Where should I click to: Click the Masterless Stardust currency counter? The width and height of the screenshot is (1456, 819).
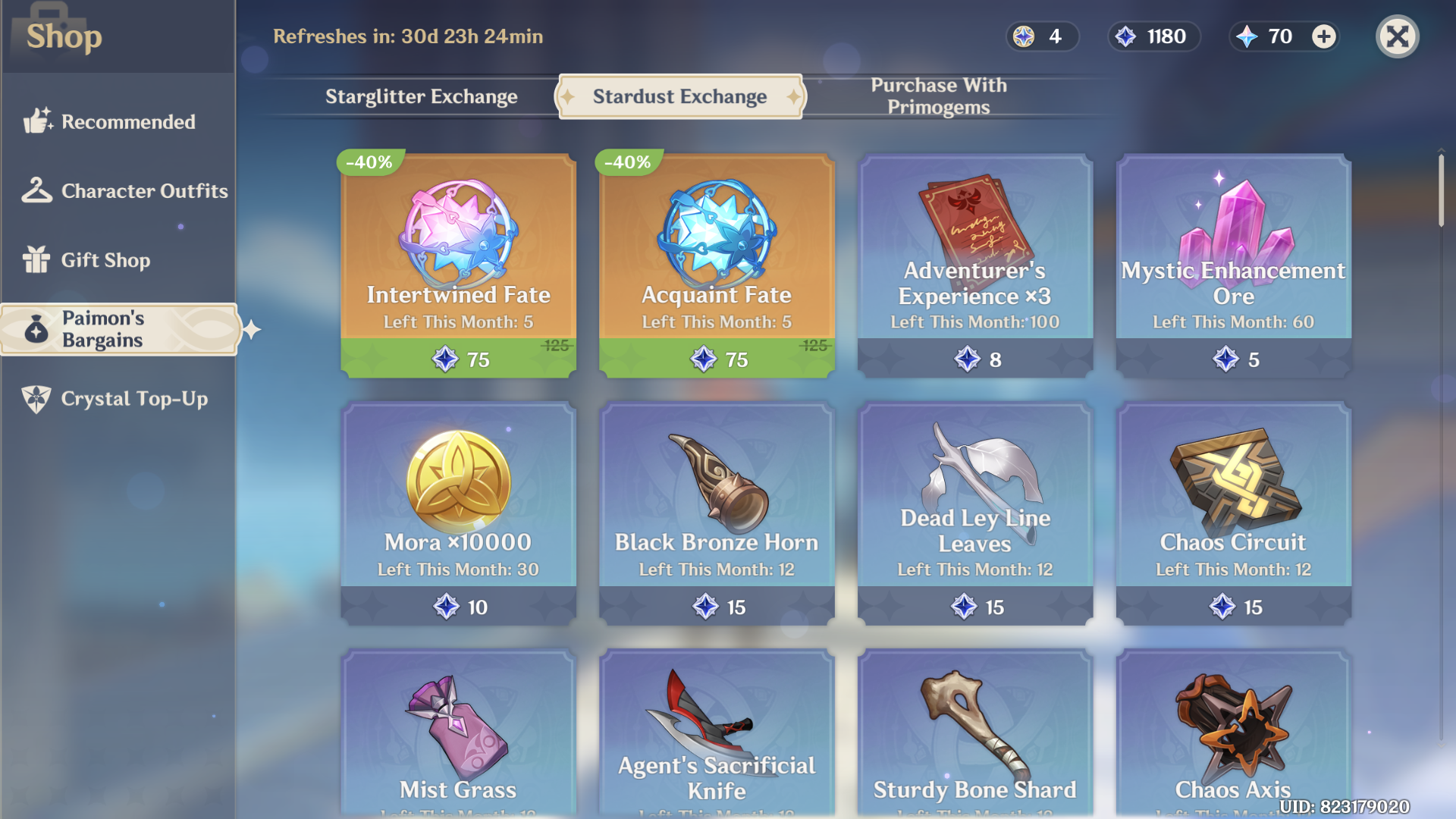pos(1153,36)
